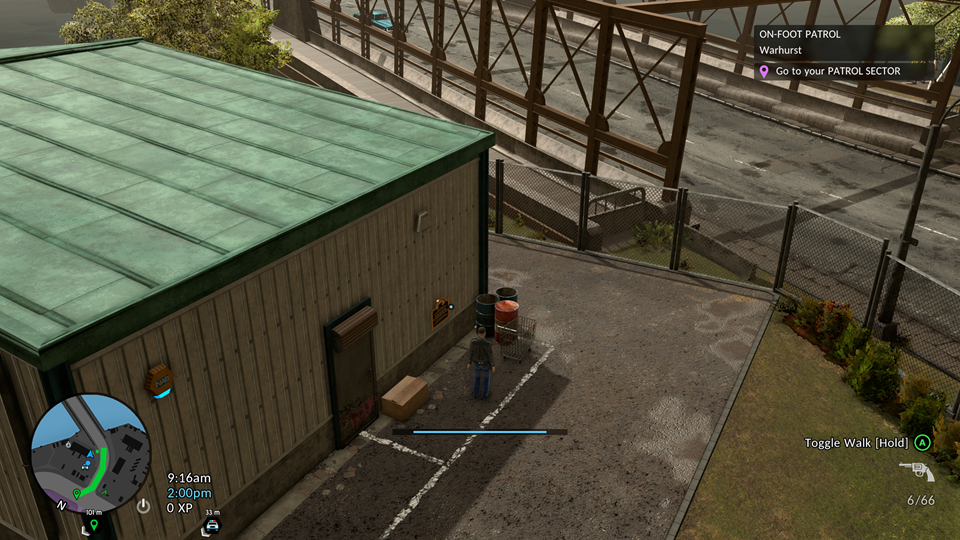Open the circular minimap
The image size is (960, 540).
tap(90, 453)
